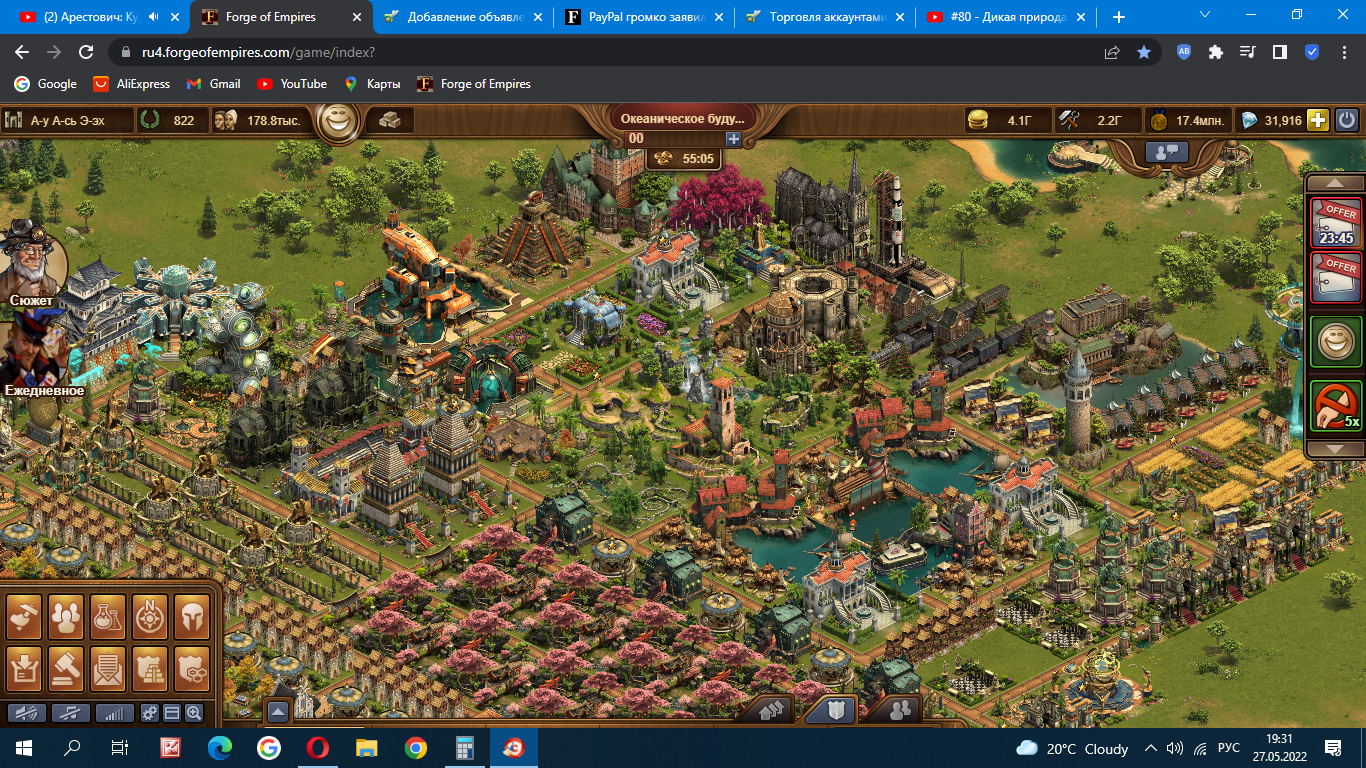Viewport: 1366px width, 768px height.
Task: Expand the event timer with the plus arrow
Action: [x=733, y=139]
